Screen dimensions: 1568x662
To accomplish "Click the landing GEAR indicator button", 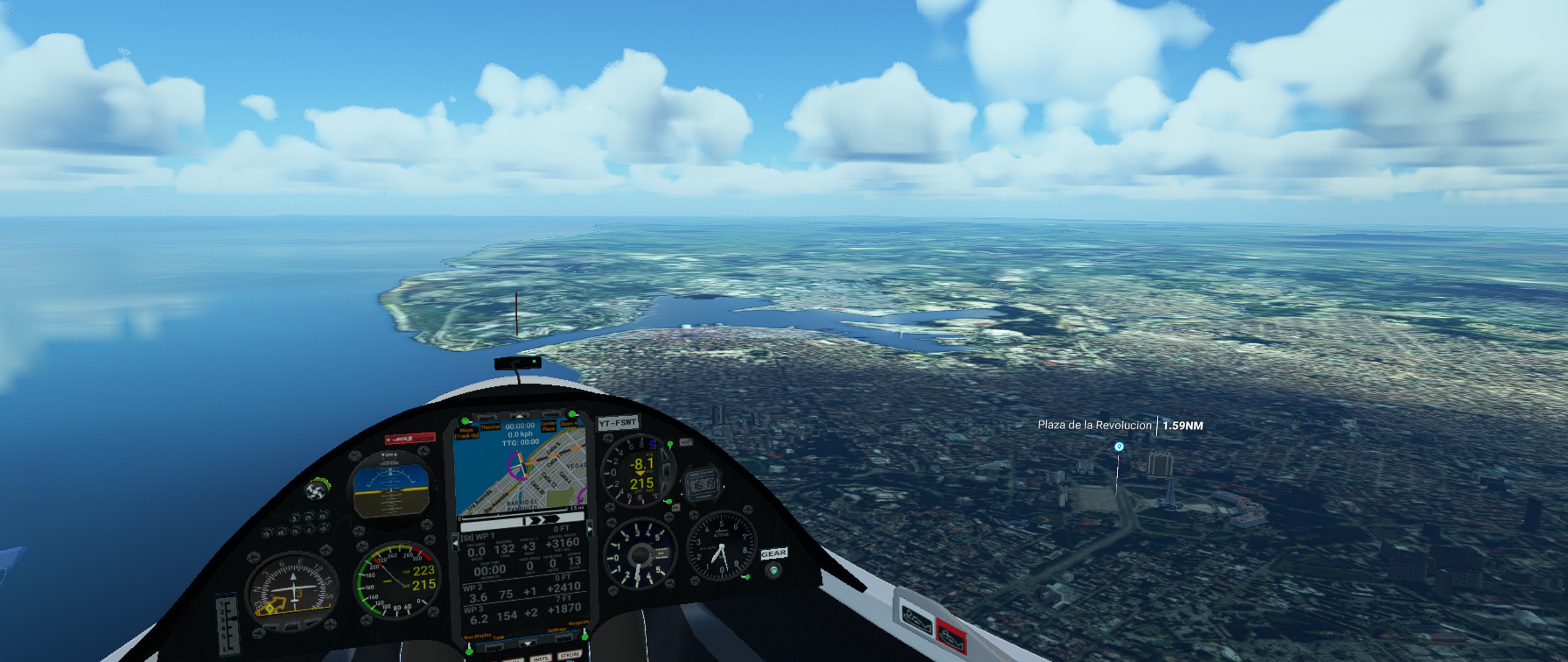I will pos(775,571).
